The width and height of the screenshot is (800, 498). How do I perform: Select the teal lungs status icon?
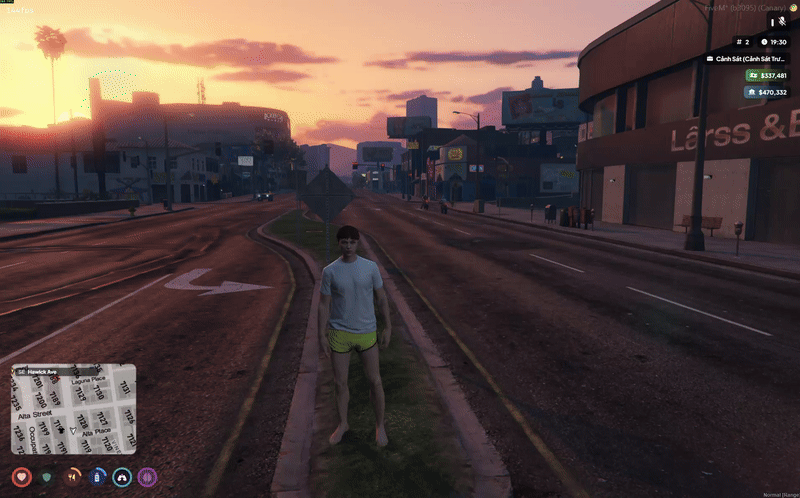click(122, 477)
